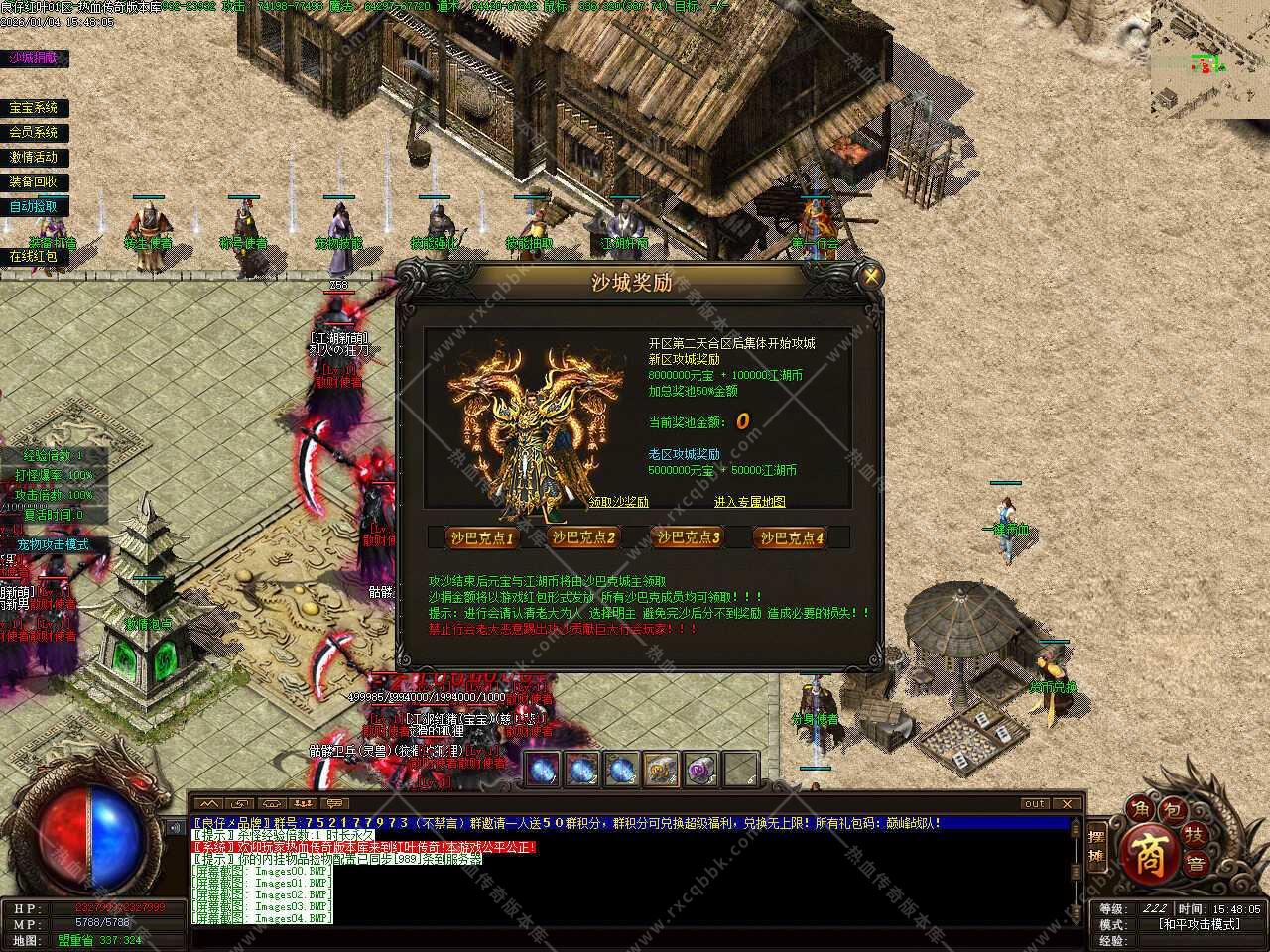Choose the 沙巴克点3 button
Image resolution: width=1270 pixels, height=952 pixels.
coord(687,537)
